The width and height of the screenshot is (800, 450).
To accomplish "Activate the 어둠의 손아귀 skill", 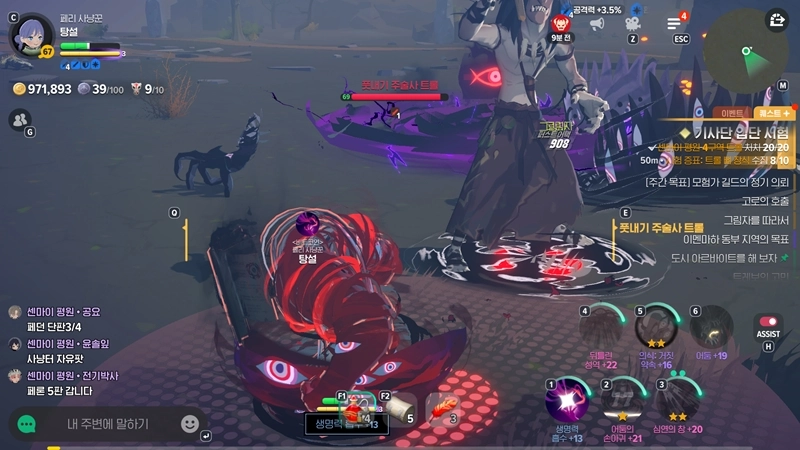I will coord(623,401).
